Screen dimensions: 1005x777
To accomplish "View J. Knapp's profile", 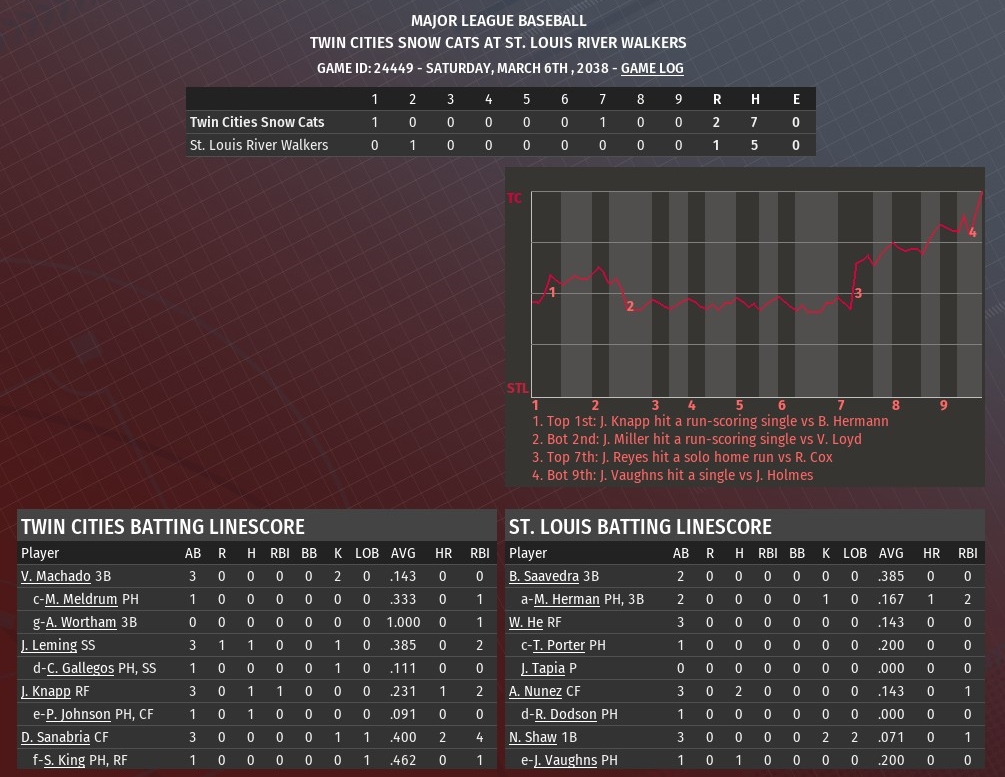I will 46,691.
